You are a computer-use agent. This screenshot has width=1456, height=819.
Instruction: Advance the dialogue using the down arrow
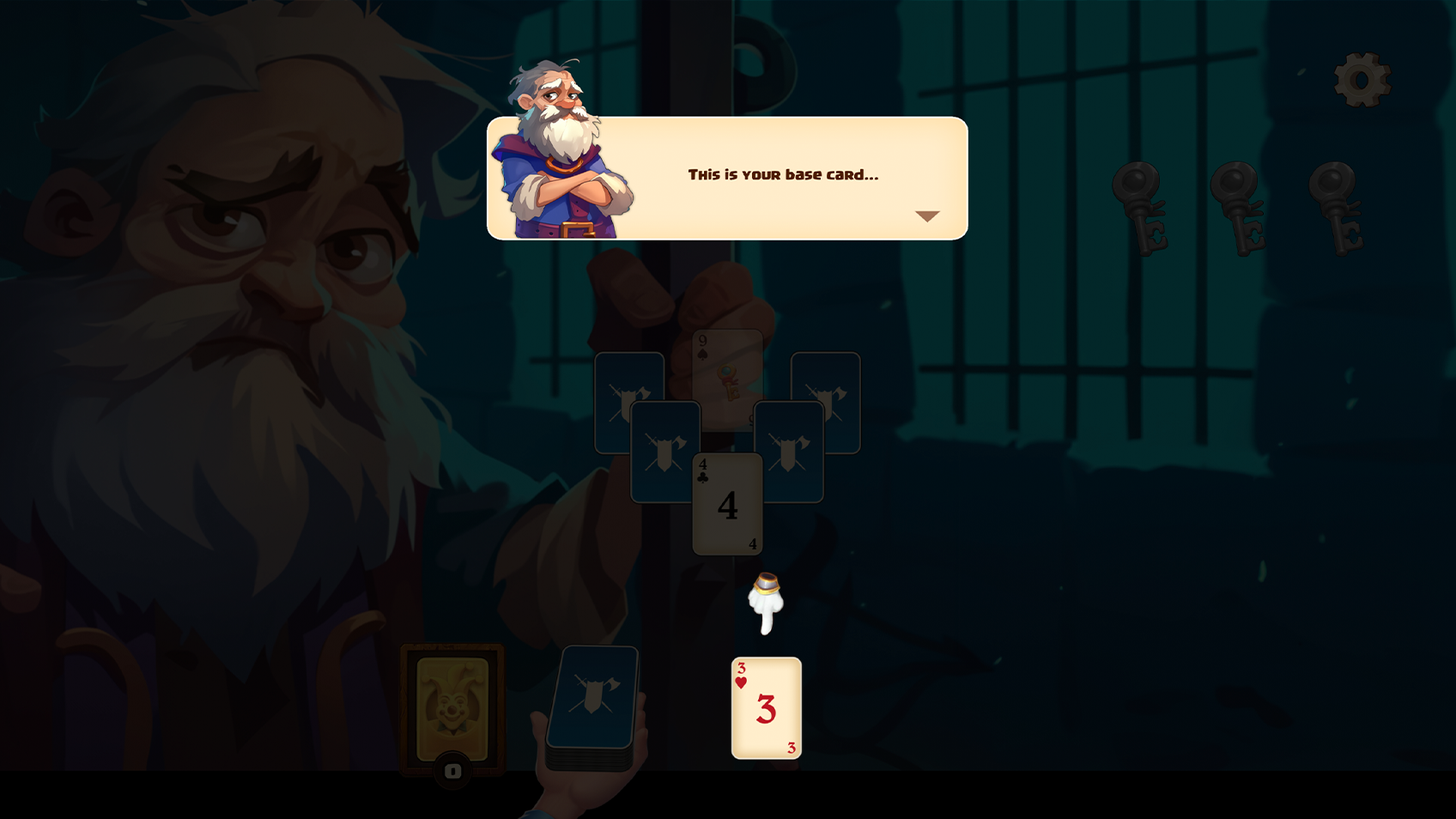pos(927,217)
